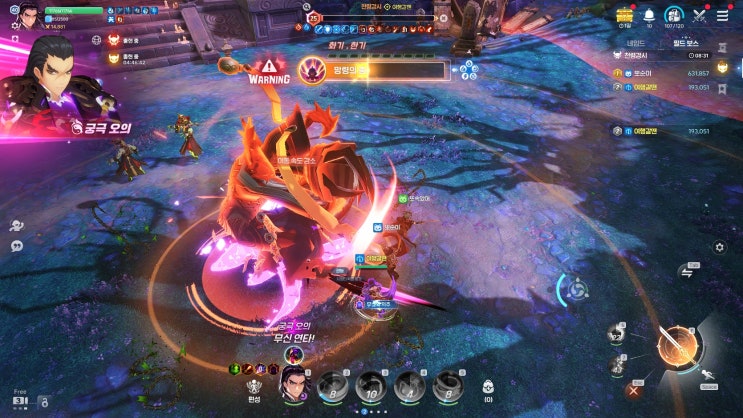Click the circular swirl auto-target button
Image resolution: width=743 pixels, height=418 pixels.
(576, 289)
